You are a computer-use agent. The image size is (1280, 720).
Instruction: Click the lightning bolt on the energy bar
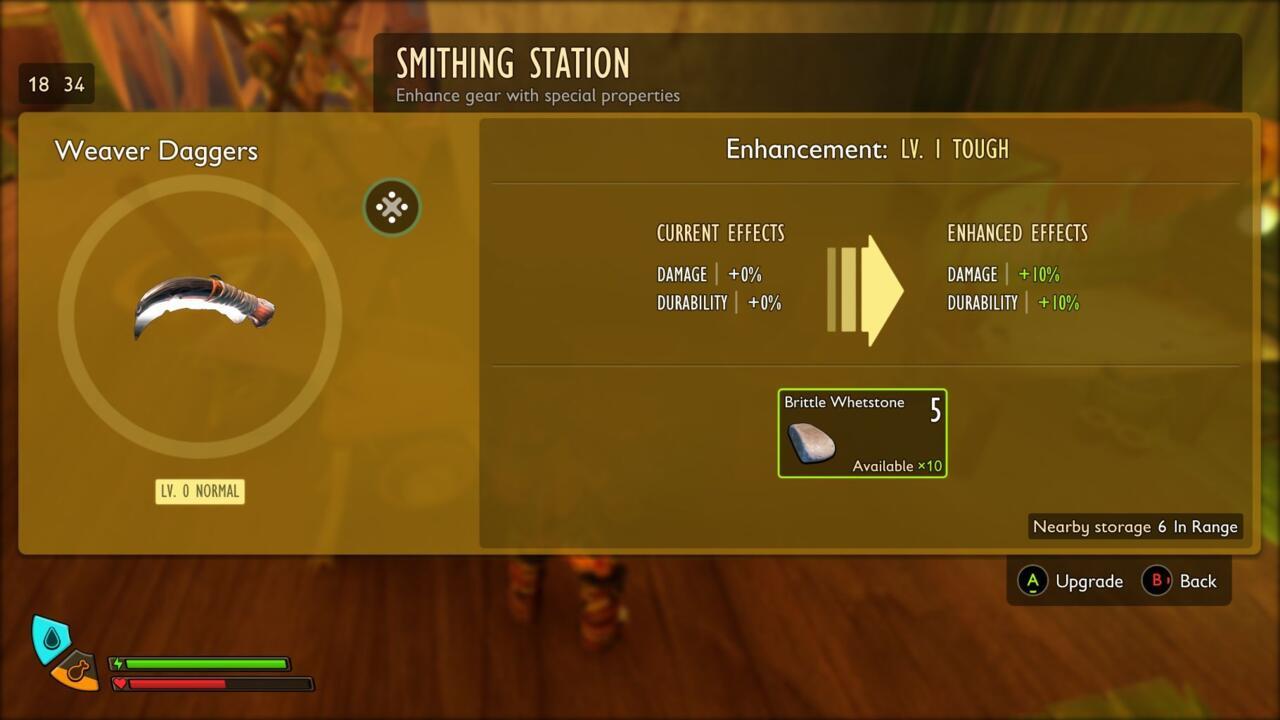120,661
